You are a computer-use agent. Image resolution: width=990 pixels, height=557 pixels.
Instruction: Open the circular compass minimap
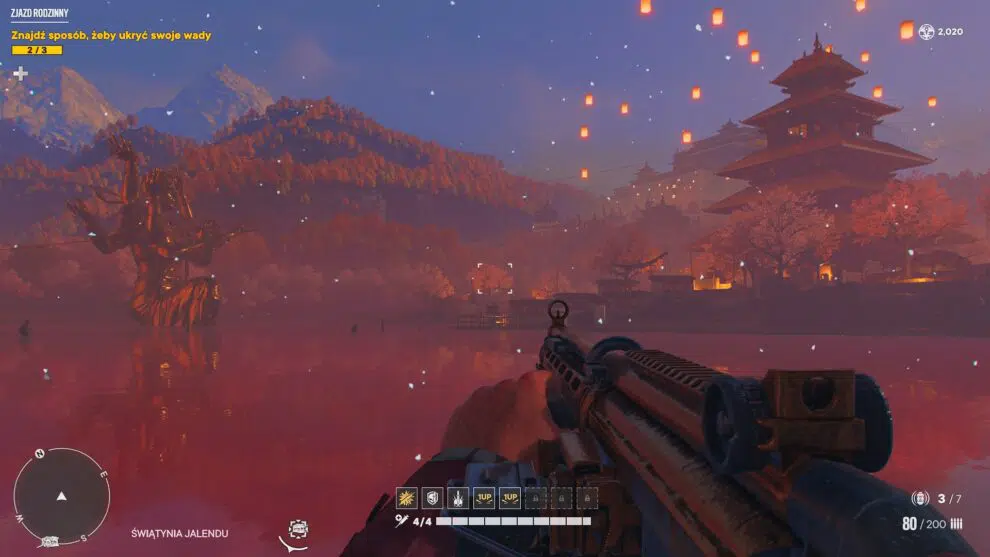coord(61,495)
